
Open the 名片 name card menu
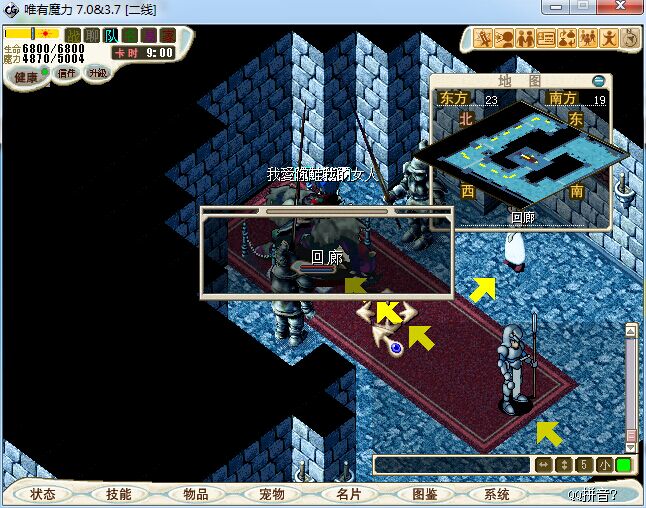[x=347, y=494]
